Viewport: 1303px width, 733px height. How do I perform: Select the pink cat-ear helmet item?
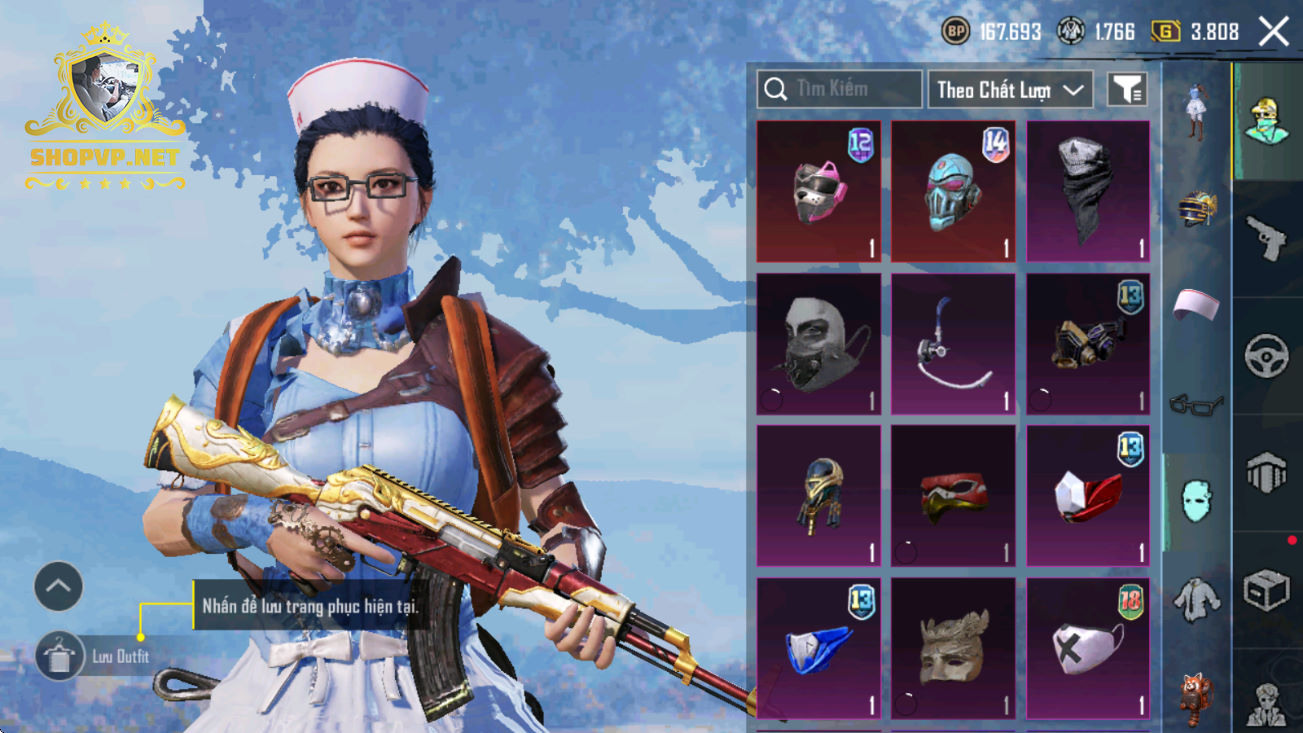(819, 192)
